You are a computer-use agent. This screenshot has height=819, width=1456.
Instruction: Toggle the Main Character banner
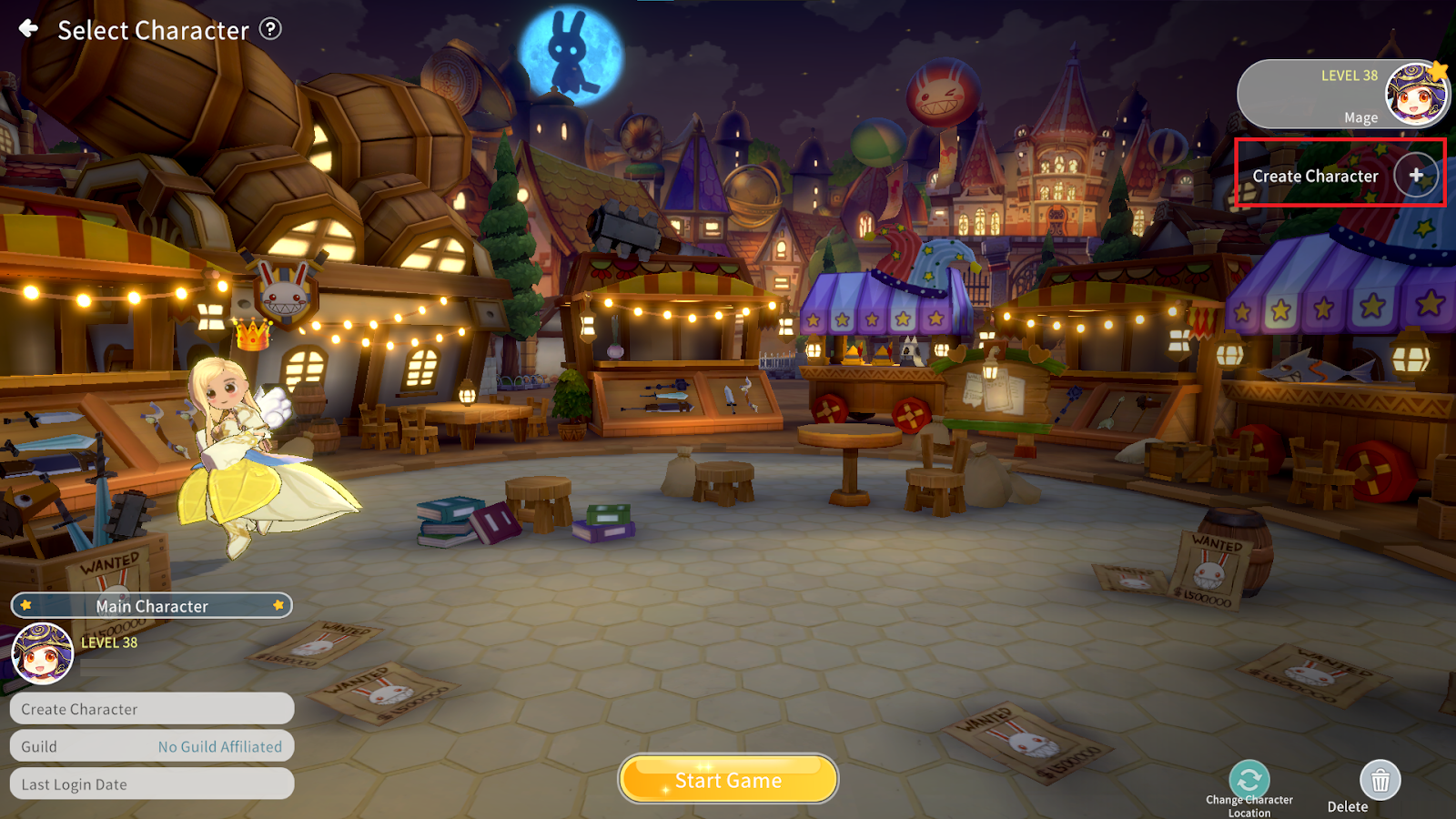click(x=152, y=606)
